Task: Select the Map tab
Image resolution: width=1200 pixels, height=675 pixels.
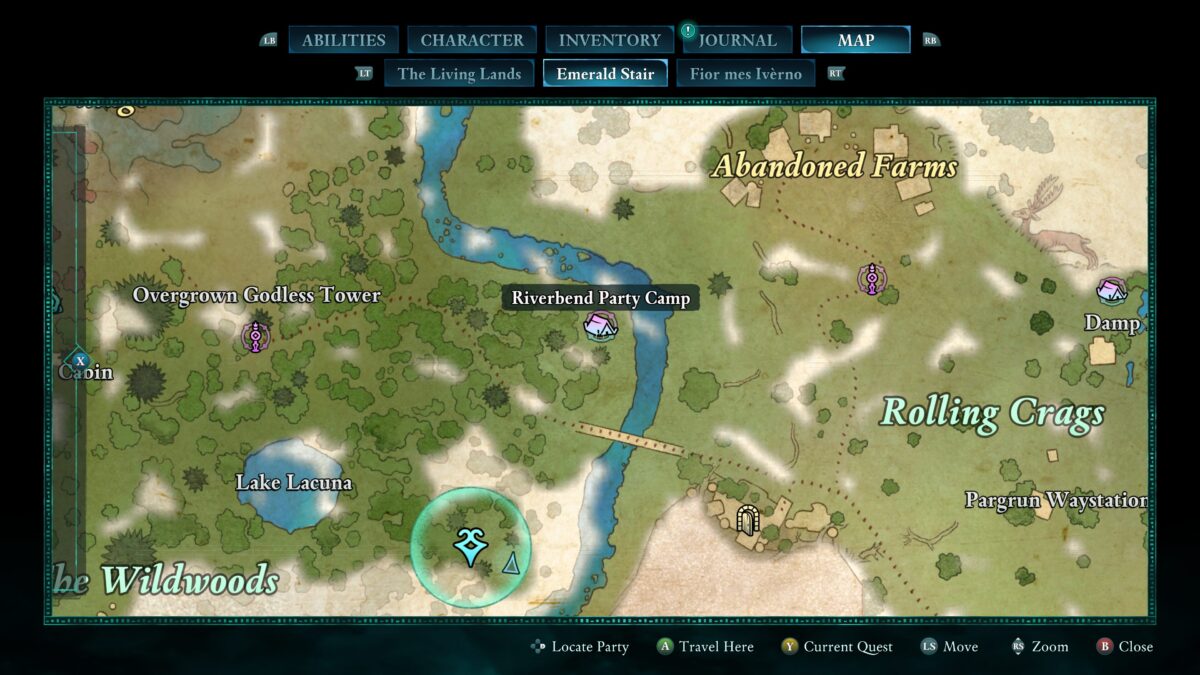Action: click(855, 40)
